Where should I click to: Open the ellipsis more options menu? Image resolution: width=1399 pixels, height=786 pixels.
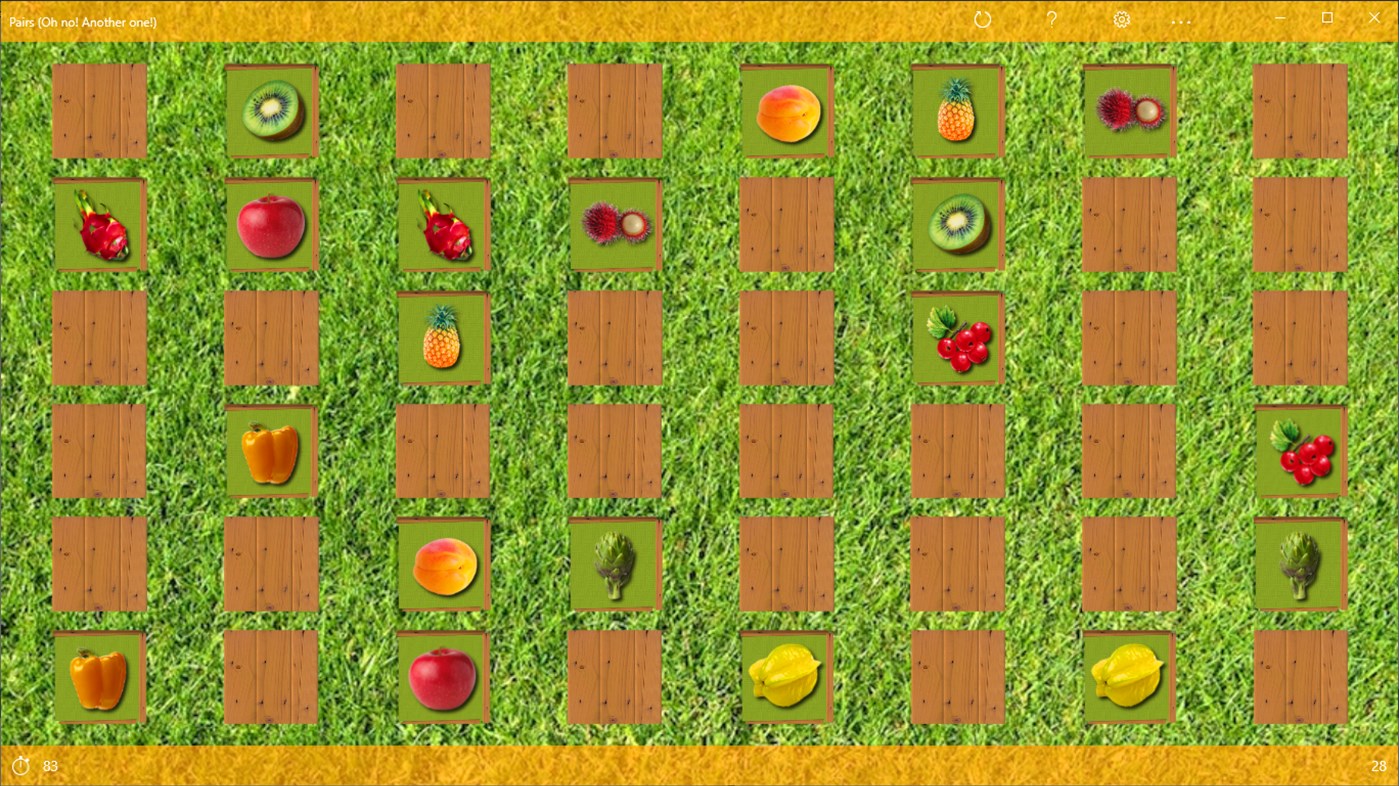tap(1180, 21)
